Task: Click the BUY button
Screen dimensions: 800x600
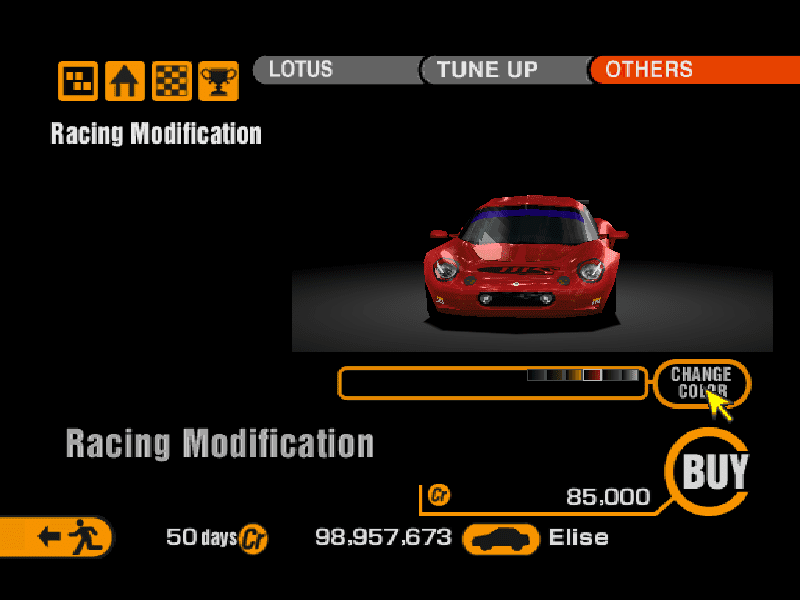Action: (714, 470)
